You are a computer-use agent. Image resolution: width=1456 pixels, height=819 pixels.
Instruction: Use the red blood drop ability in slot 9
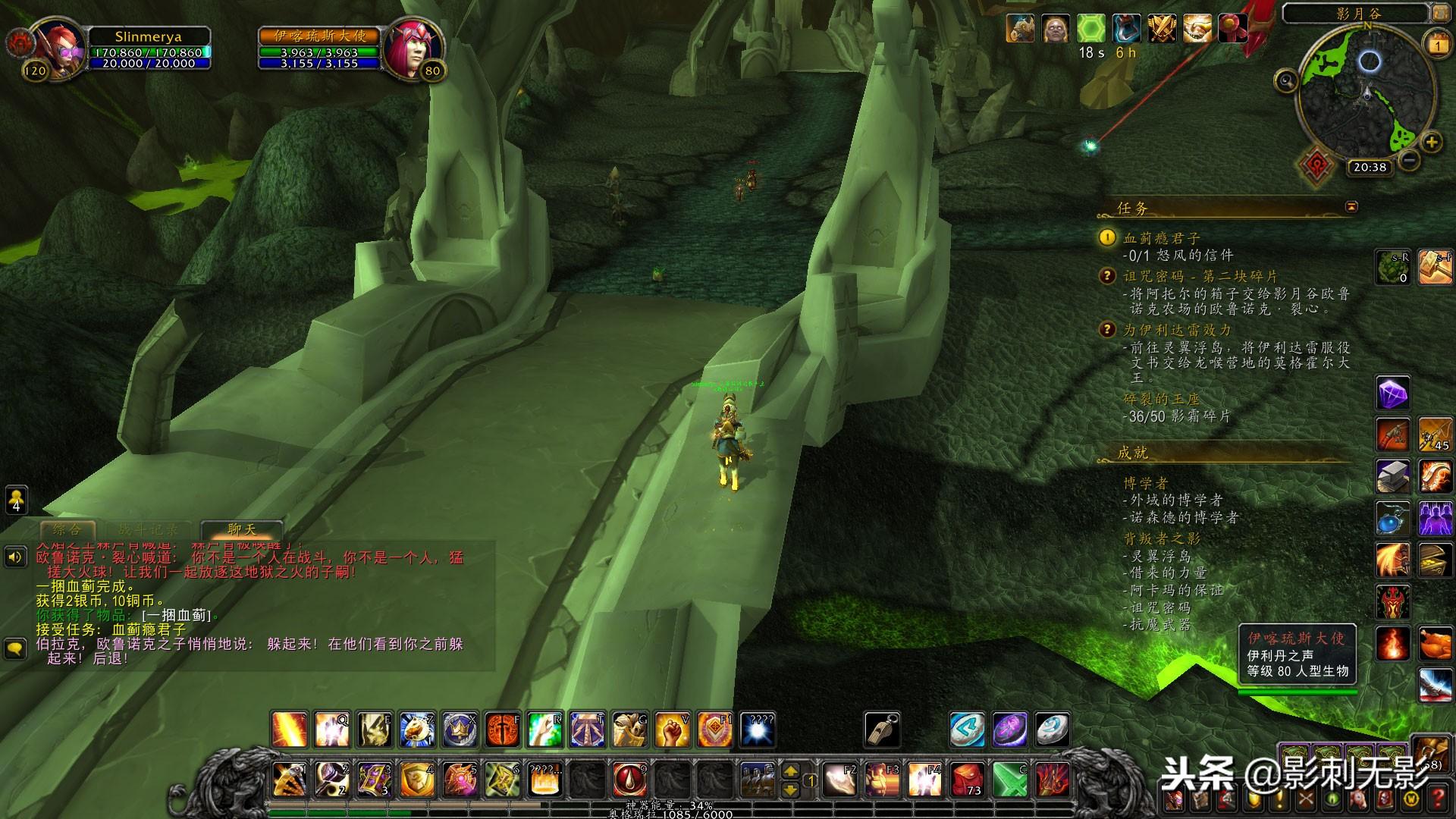click(629, 779)
